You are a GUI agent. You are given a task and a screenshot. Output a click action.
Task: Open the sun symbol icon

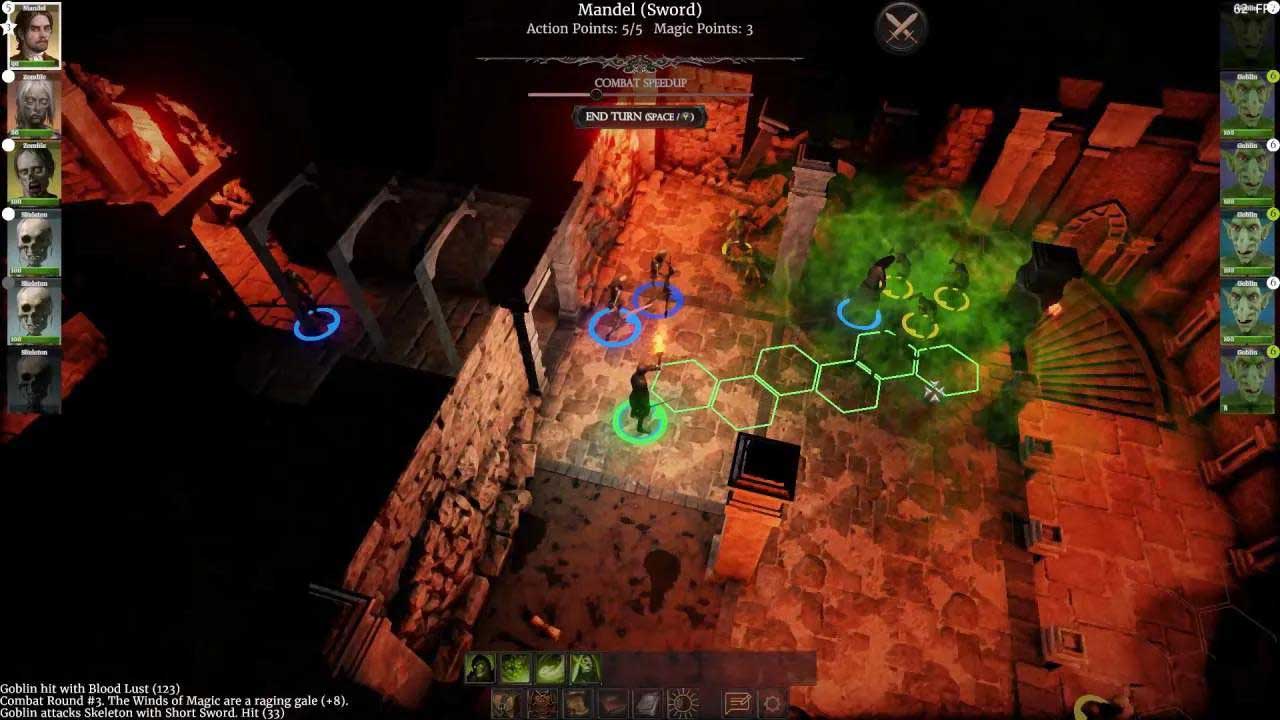tap(684, 704)
